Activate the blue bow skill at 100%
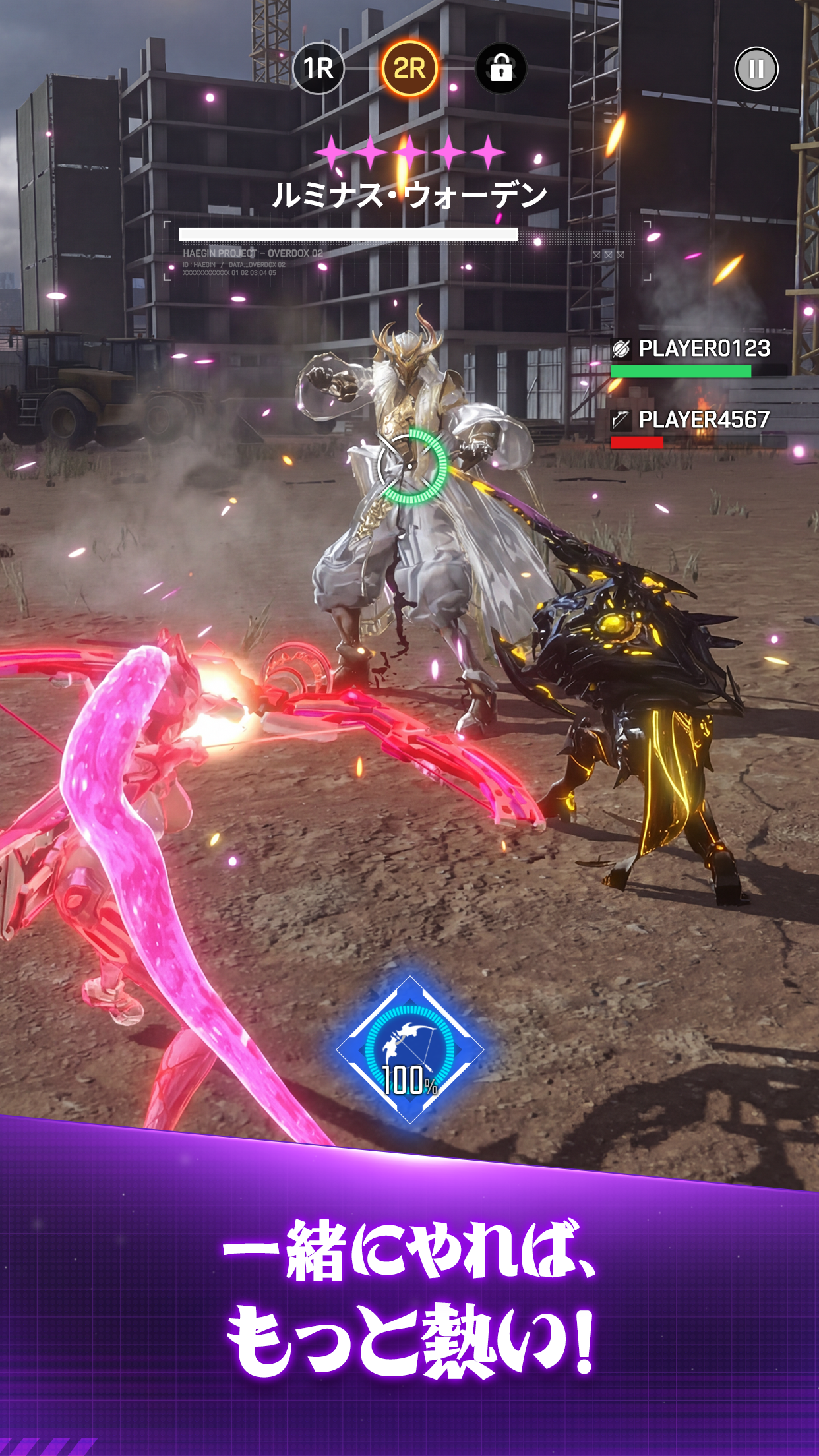The width and height of the screenshot is (819, 1456). coord(409,1050)
